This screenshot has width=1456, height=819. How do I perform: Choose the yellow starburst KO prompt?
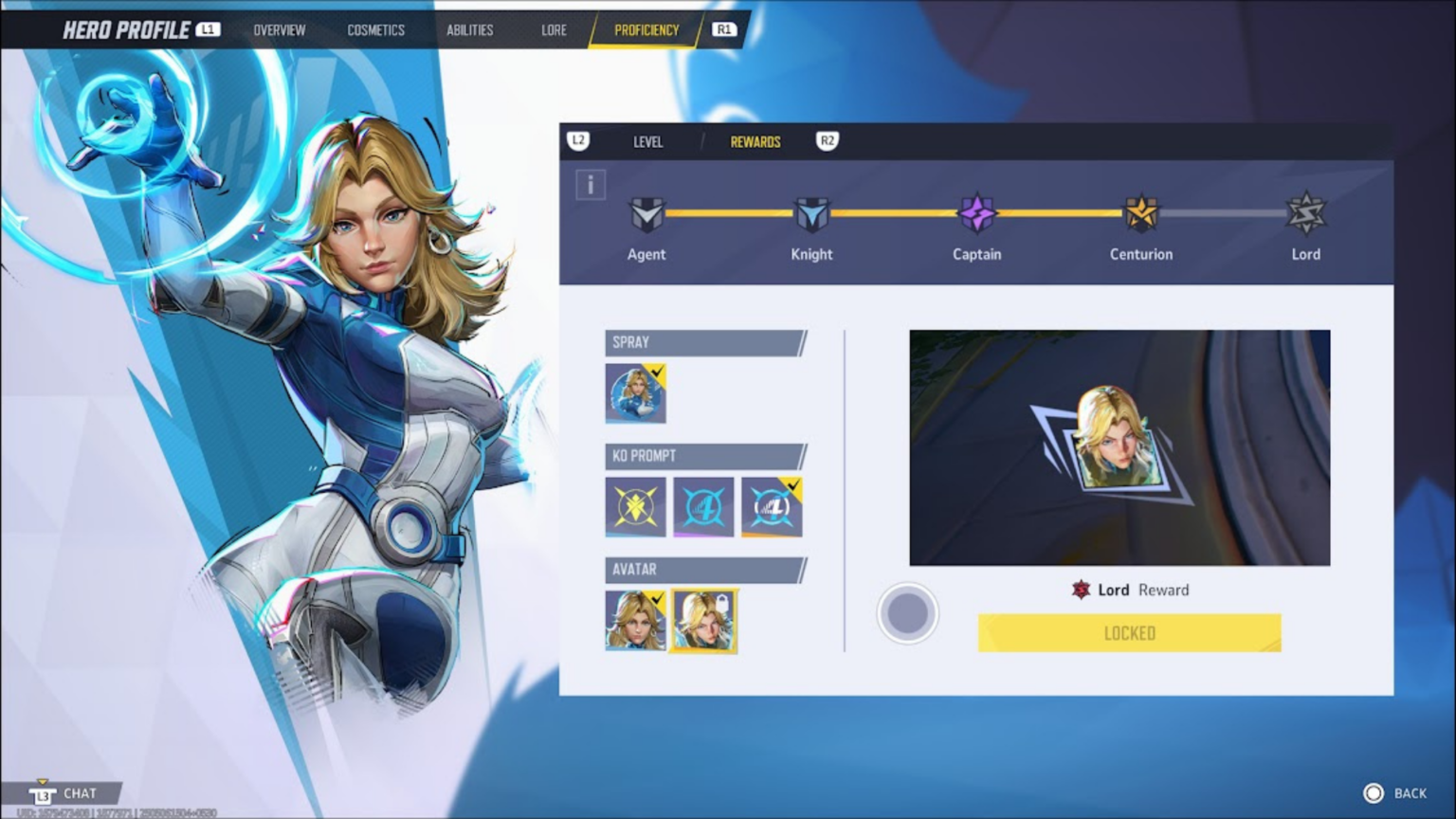[635, 507]
